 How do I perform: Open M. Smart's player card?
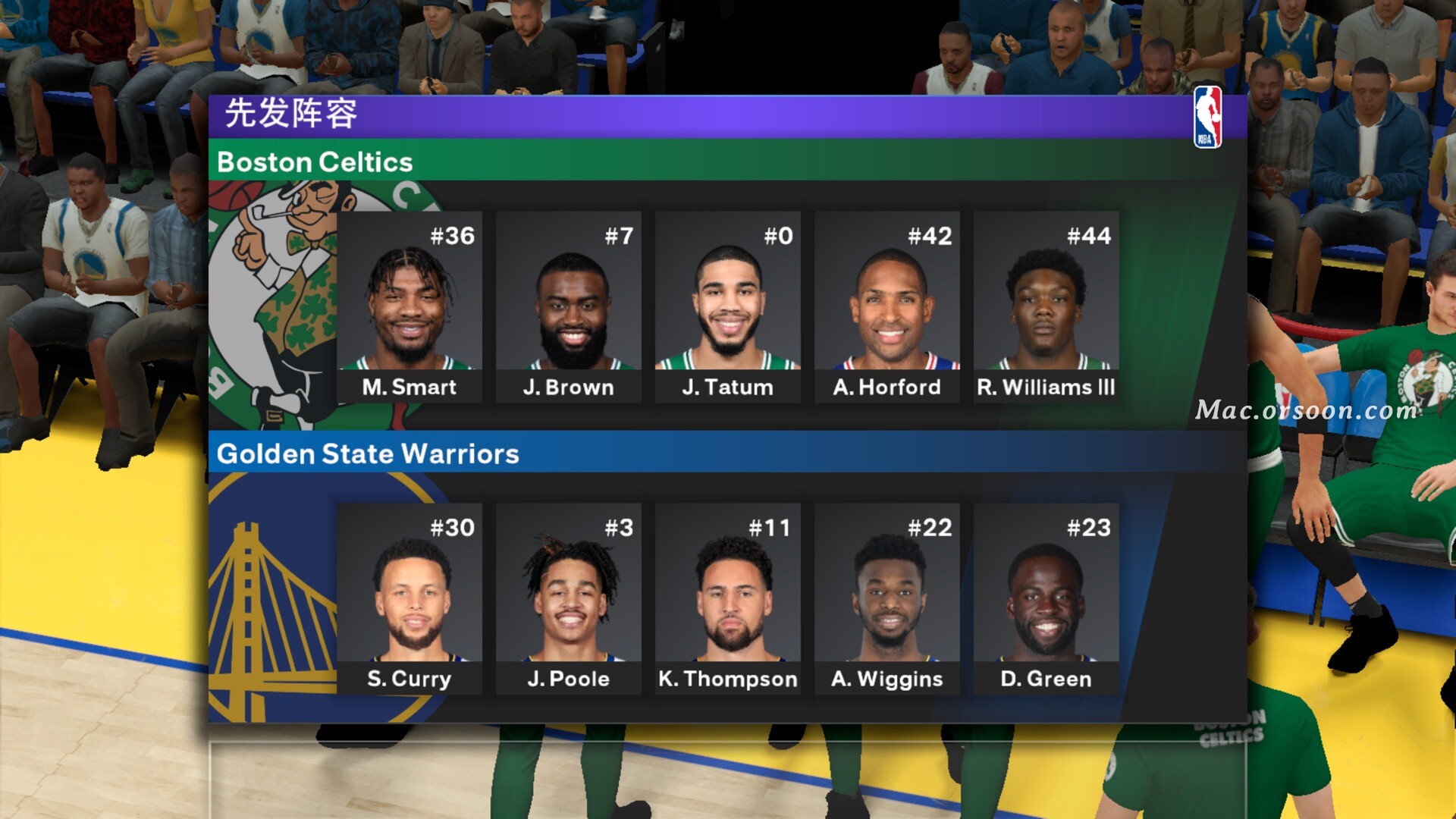coord(409,303)
